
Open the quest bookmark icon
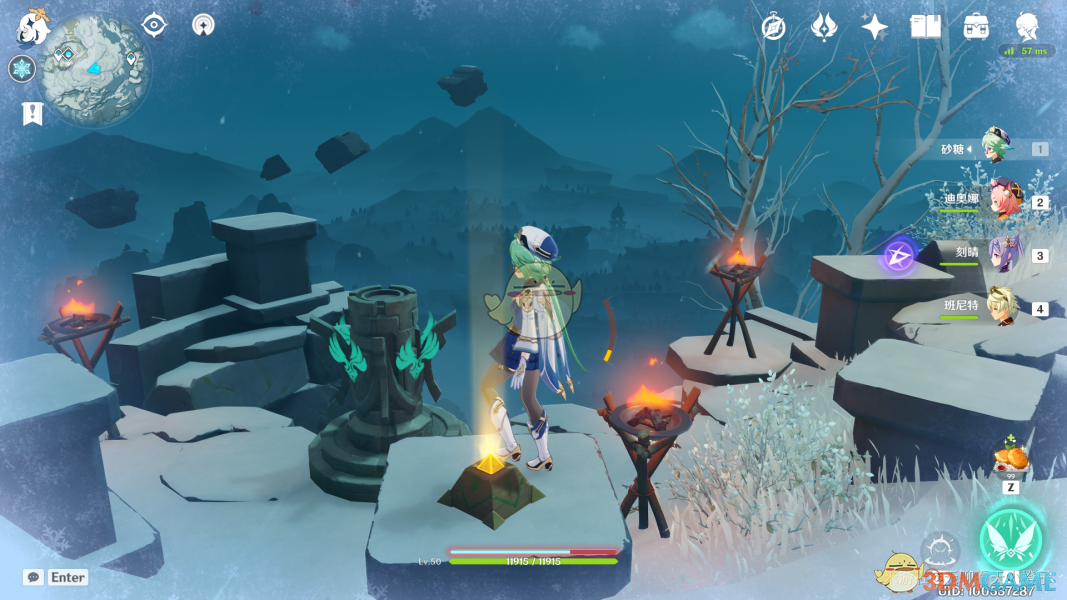32,113
